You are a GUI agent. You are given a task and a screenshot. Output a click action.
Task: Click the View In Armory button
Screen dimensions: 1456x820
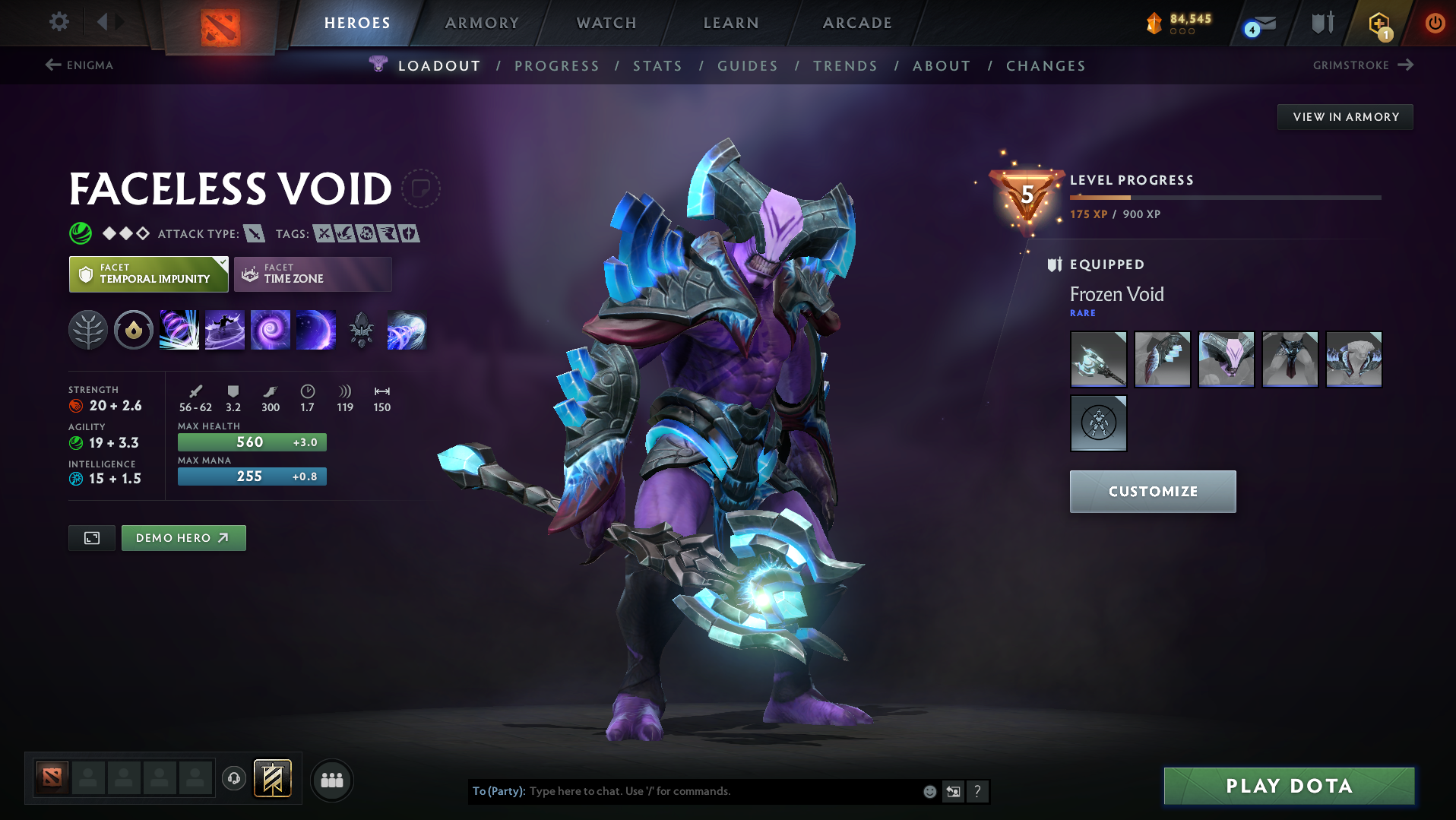(1345, 116)
